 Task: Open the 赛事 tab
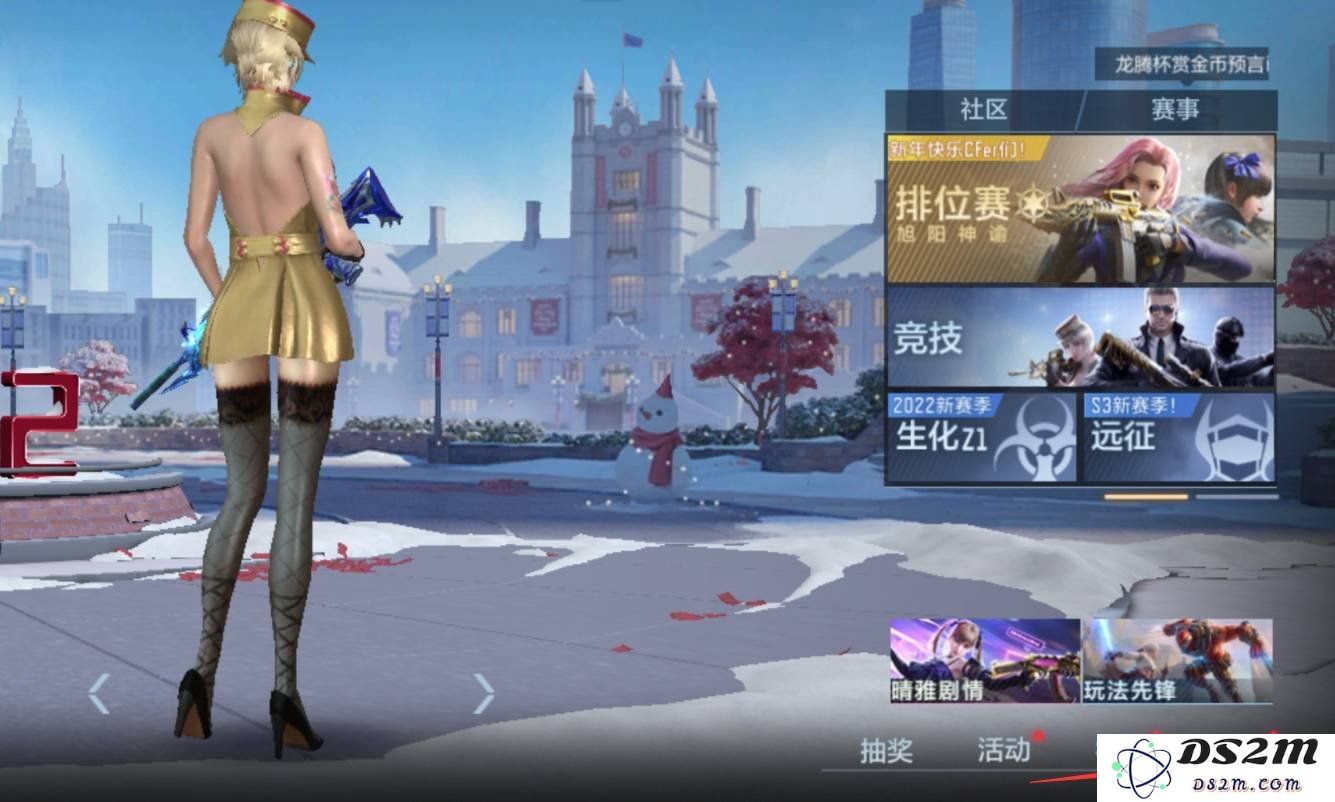[x=1175, y=110]
